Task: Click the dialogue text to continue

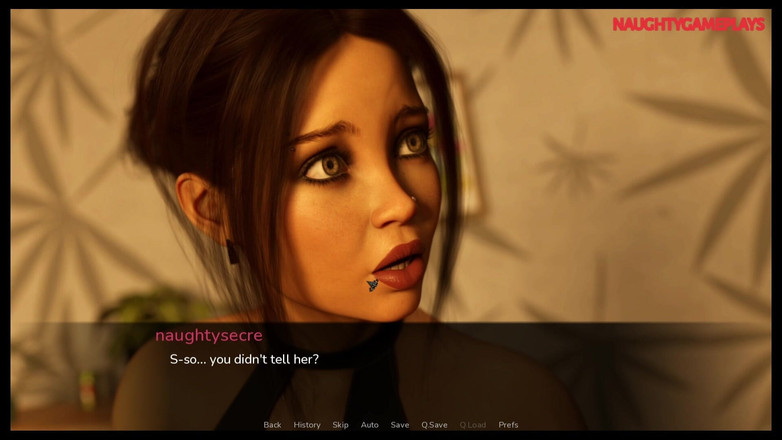Action: tap(244, 359)
